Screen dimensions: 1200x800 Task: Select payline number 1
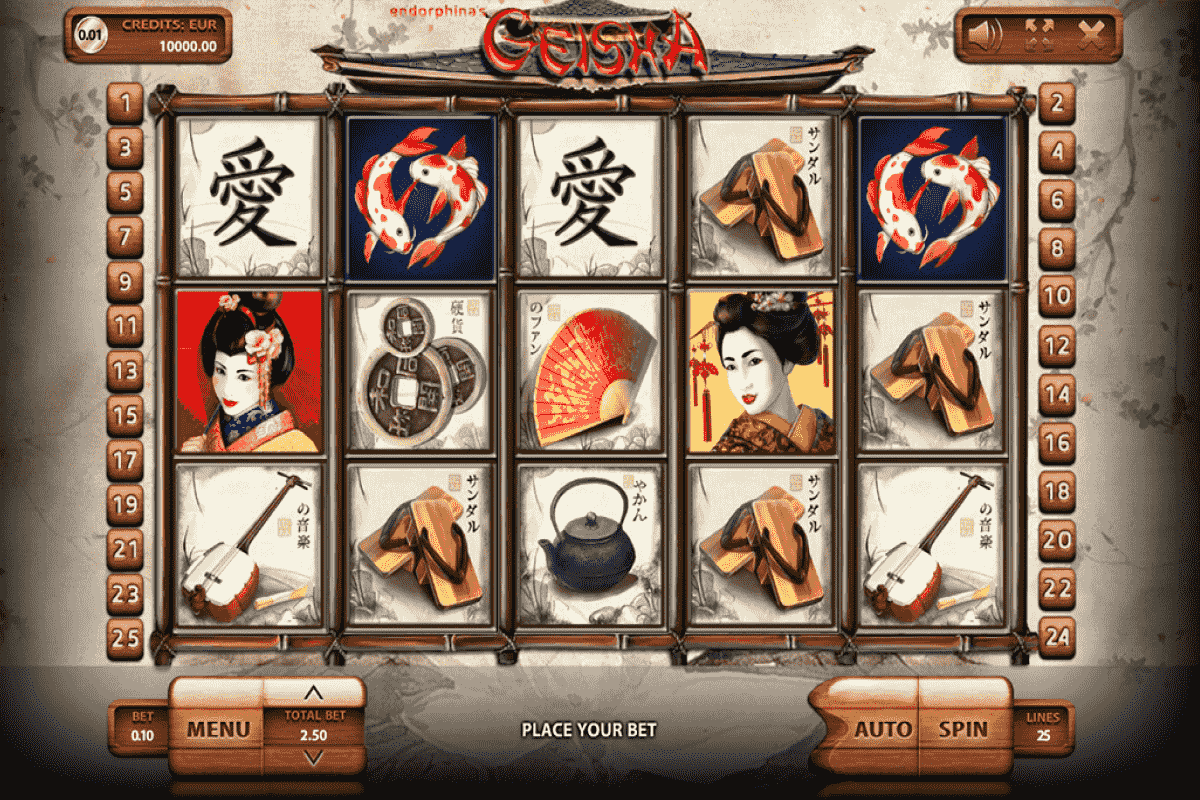125,102
